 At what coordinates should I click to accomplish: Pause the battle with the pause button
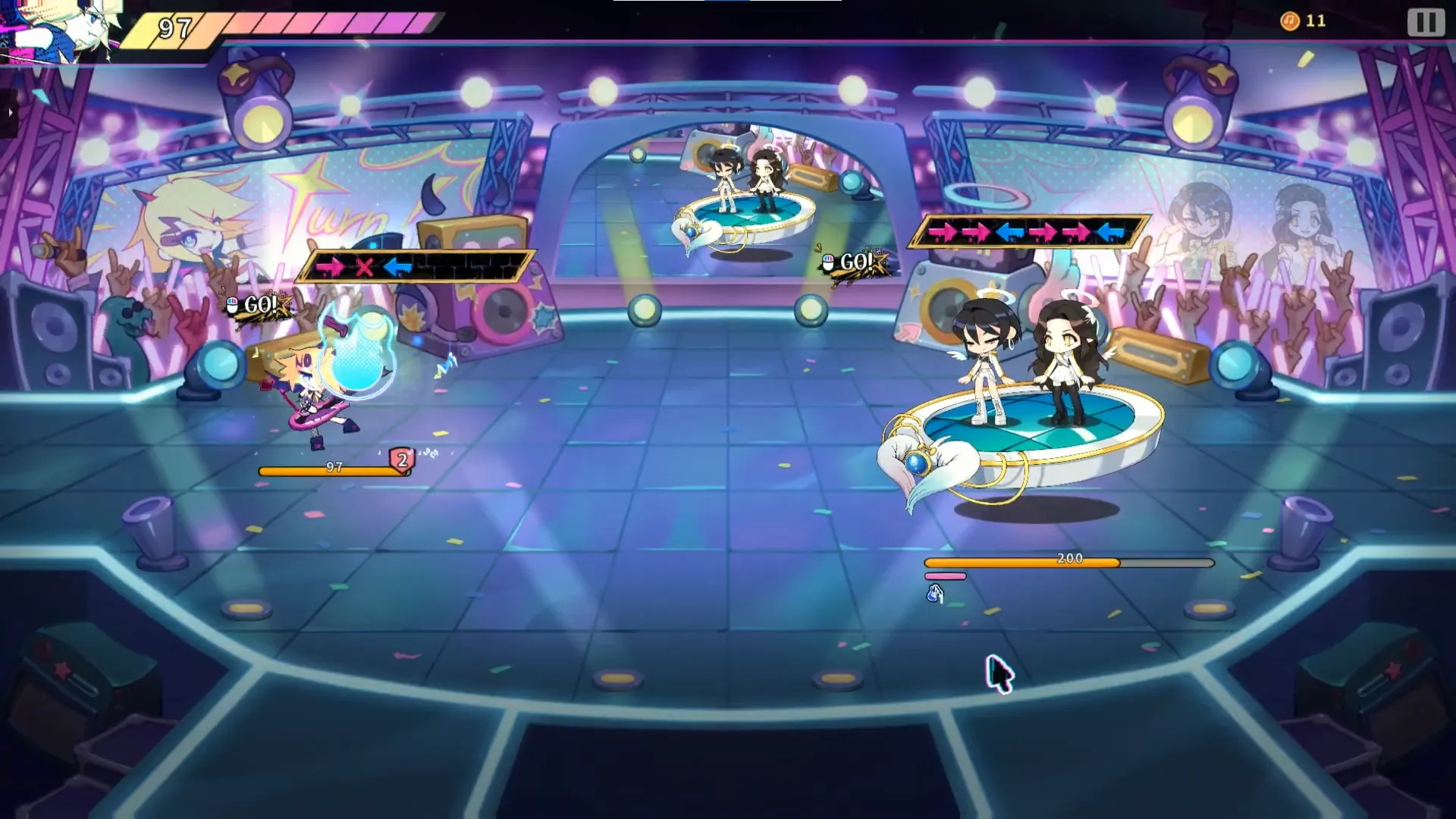point(1426,22)
